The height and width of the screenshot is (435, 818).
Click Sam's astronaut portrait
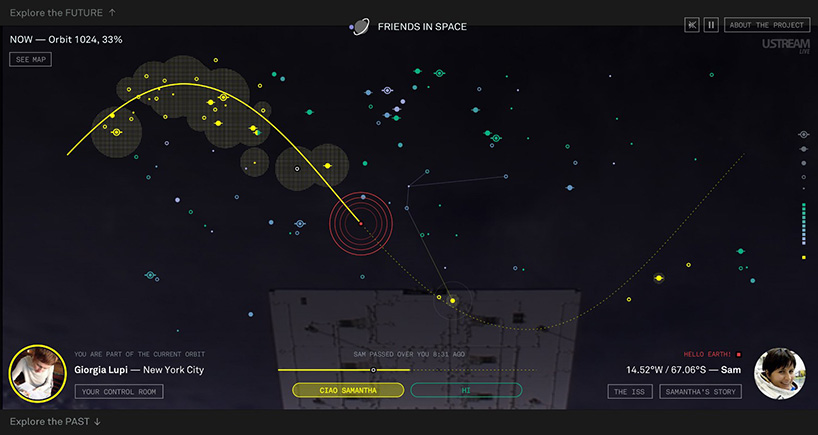pyautogui.click(x=780, y=374)
